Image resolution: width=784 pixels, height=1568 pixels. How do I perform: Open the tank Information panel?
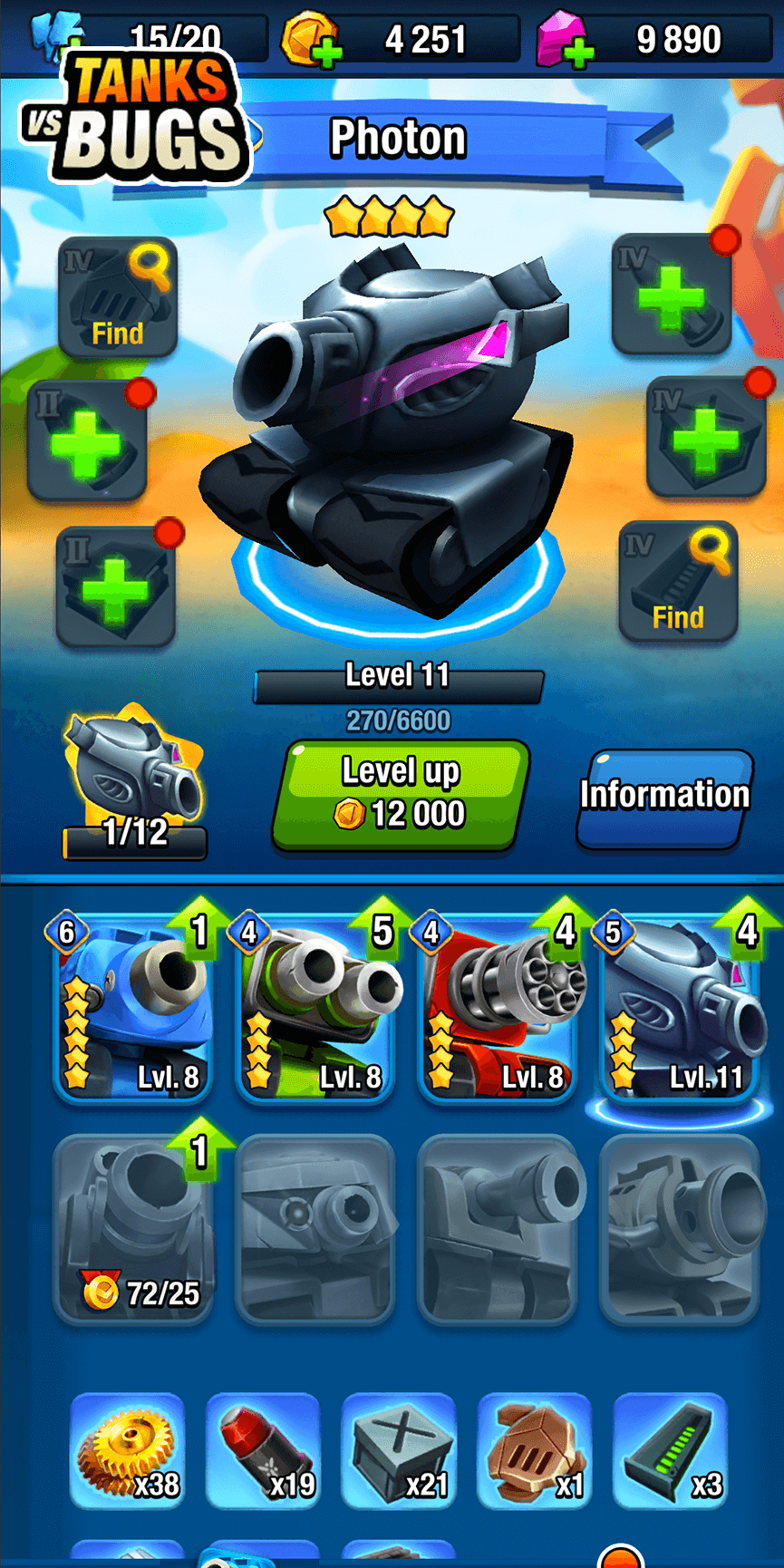pos(664,797)
